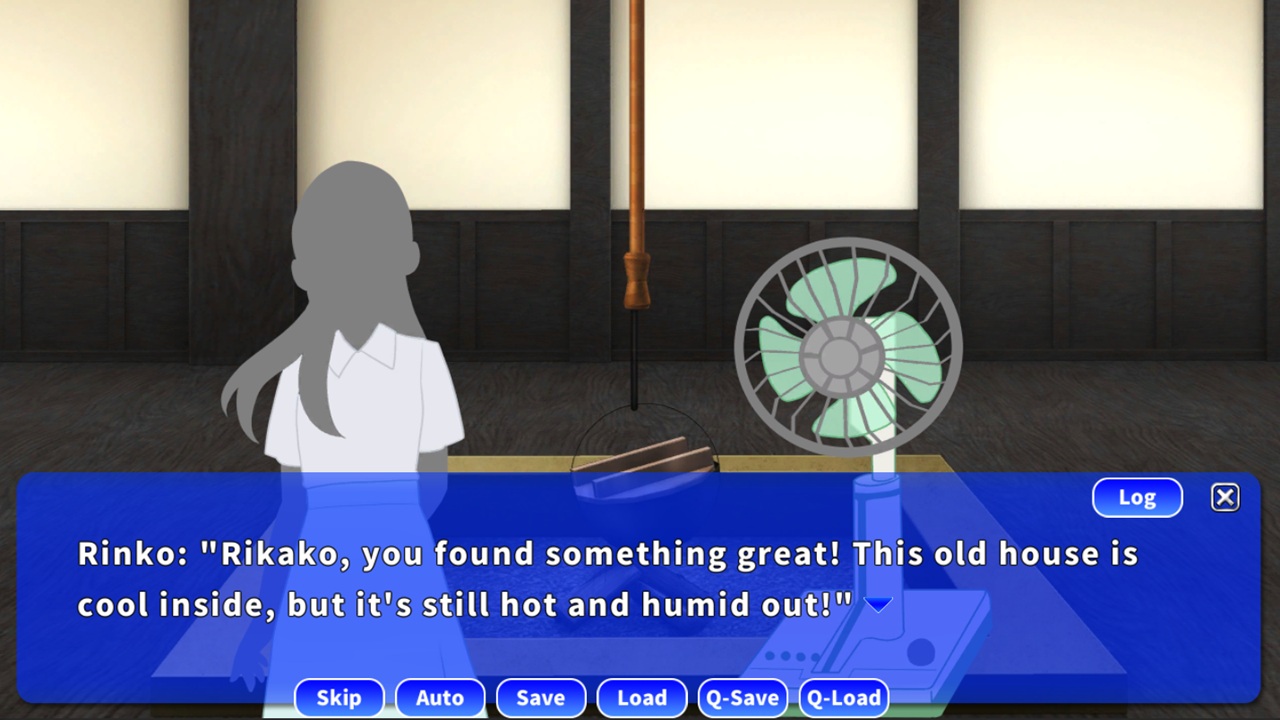1280x720 pixels.
Task: Click the hanging pot hook above the hearth
Action: 636,280
